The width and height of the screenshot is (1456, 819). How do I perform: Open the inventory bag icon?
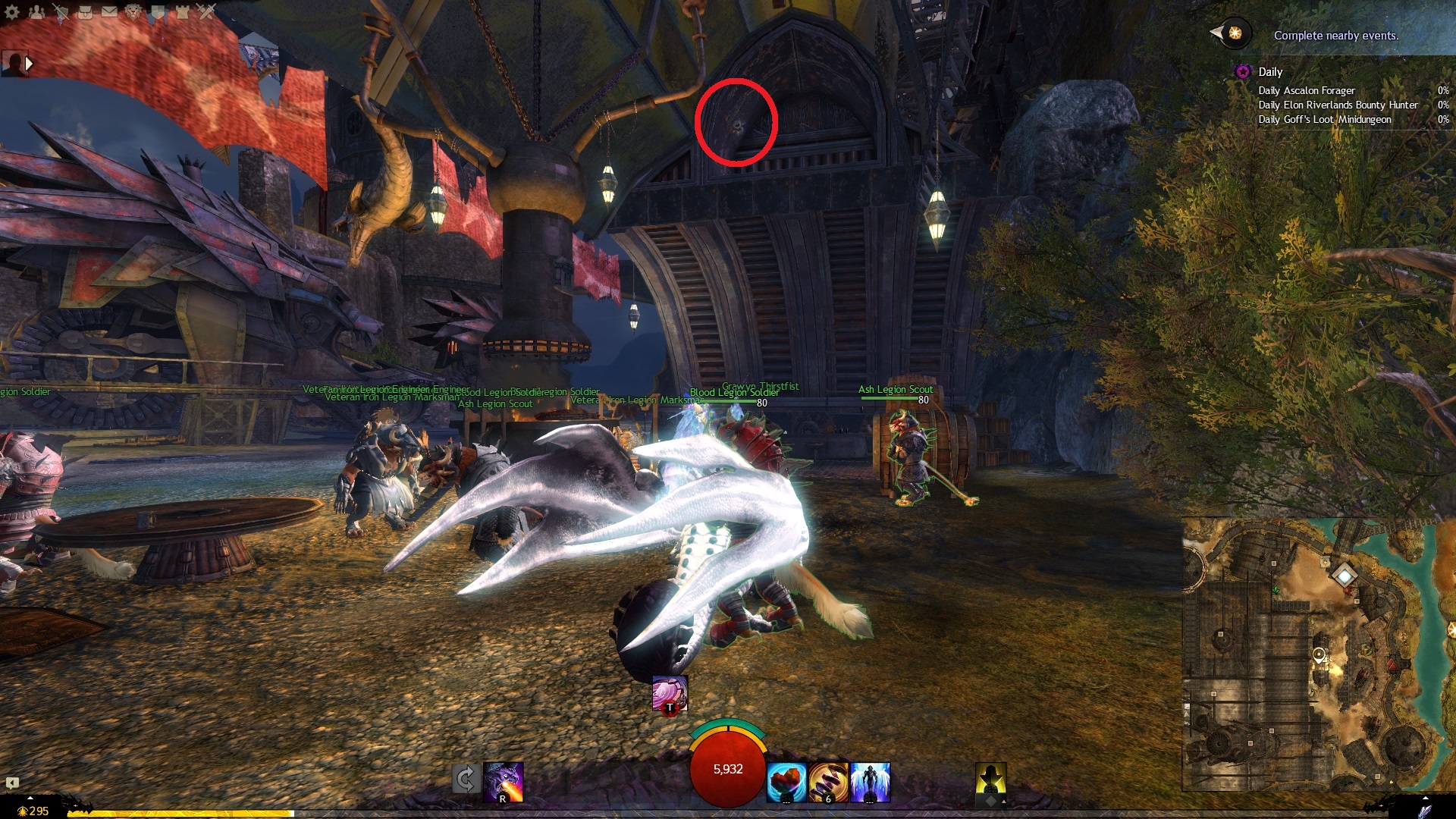[85, 11]
